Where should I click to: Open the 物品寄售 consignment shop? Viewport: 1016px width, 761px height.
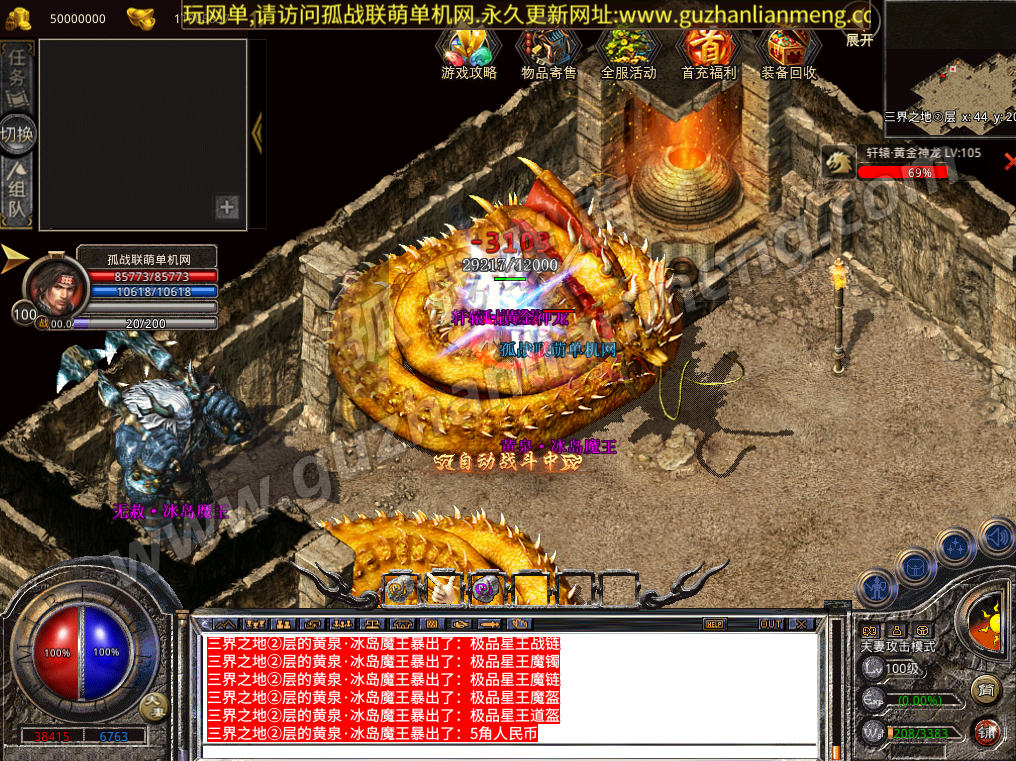click(x=549, y=54)
